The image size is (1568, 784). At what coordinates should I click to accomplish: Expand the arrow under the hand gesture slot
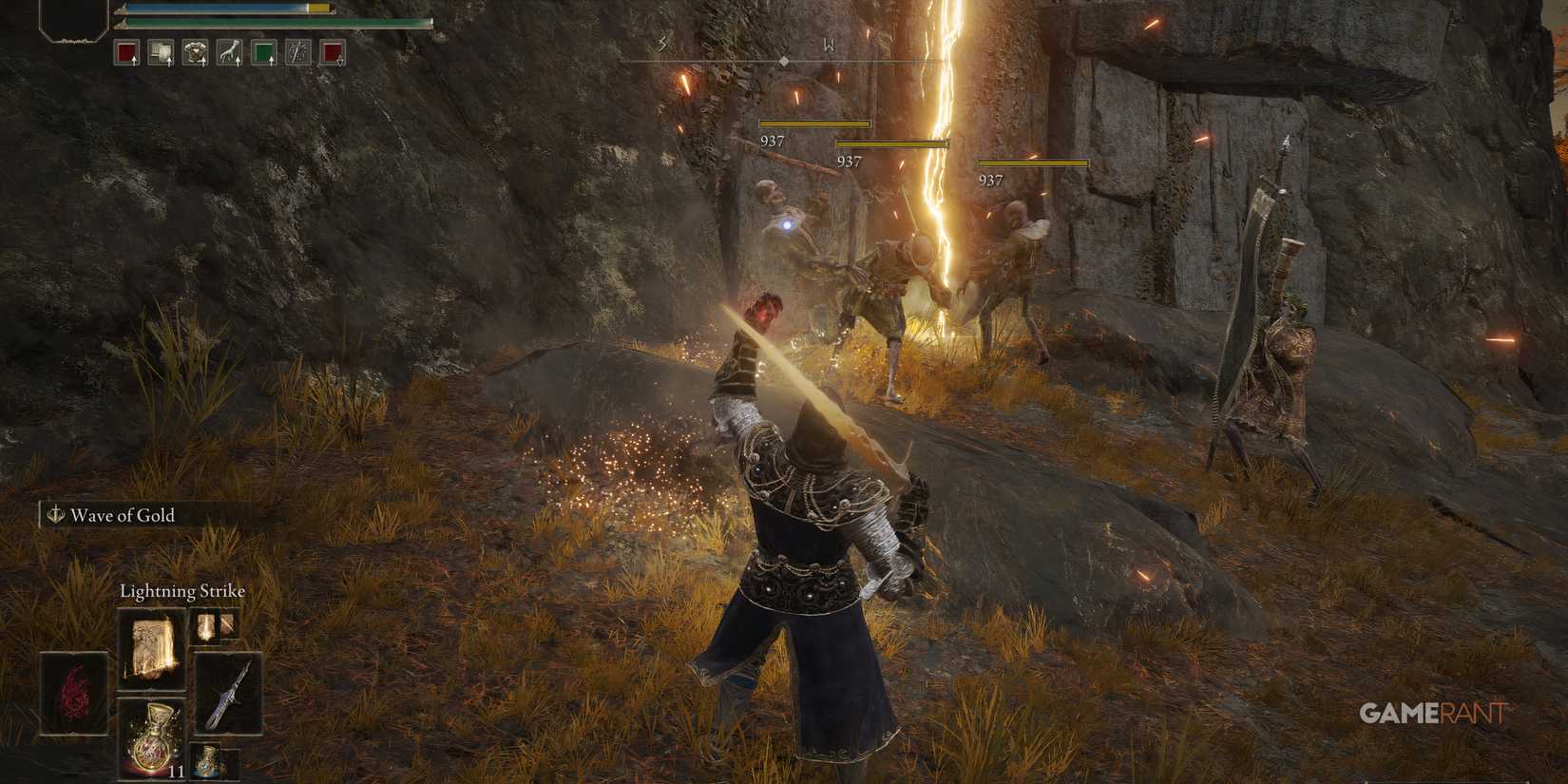(239, 61)
